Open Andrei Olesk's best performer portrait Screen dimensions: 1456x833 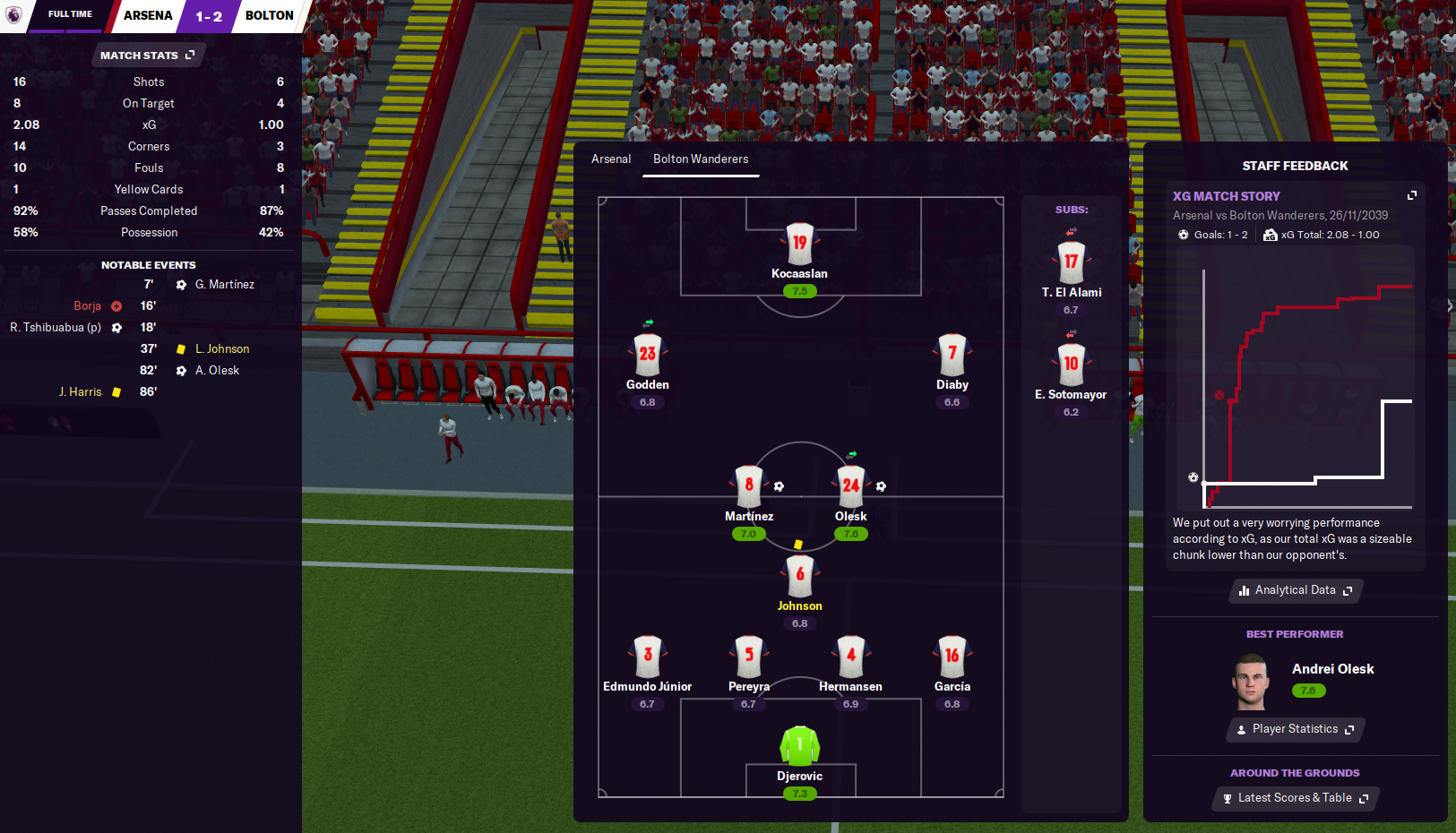1251,682
